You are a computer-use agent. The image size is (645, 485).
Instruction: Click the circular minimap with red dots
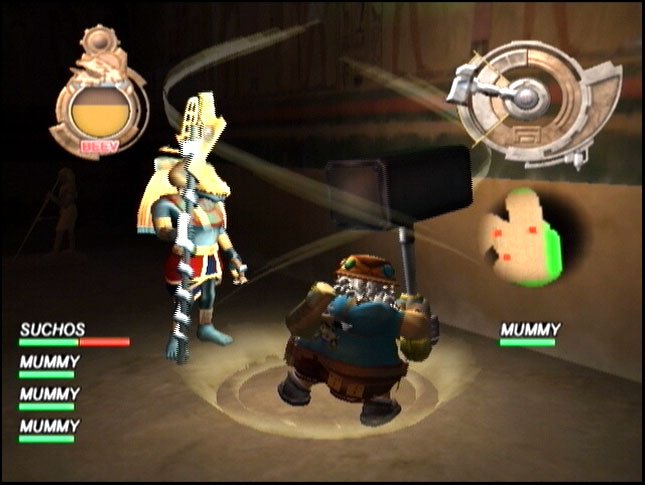521,235
